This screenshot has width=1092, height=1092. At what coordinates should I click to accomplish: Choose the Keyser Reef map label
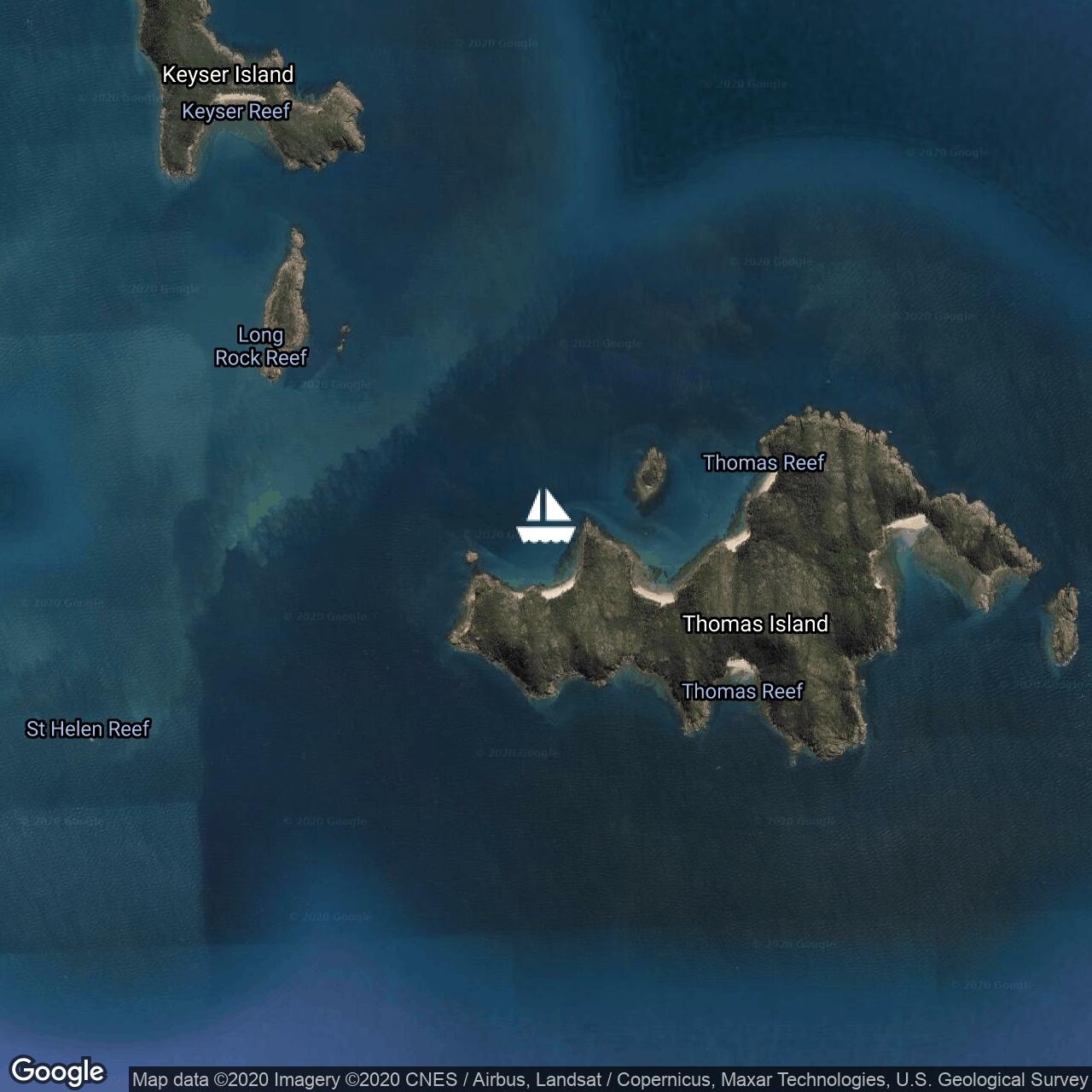[x=236, y=112]
